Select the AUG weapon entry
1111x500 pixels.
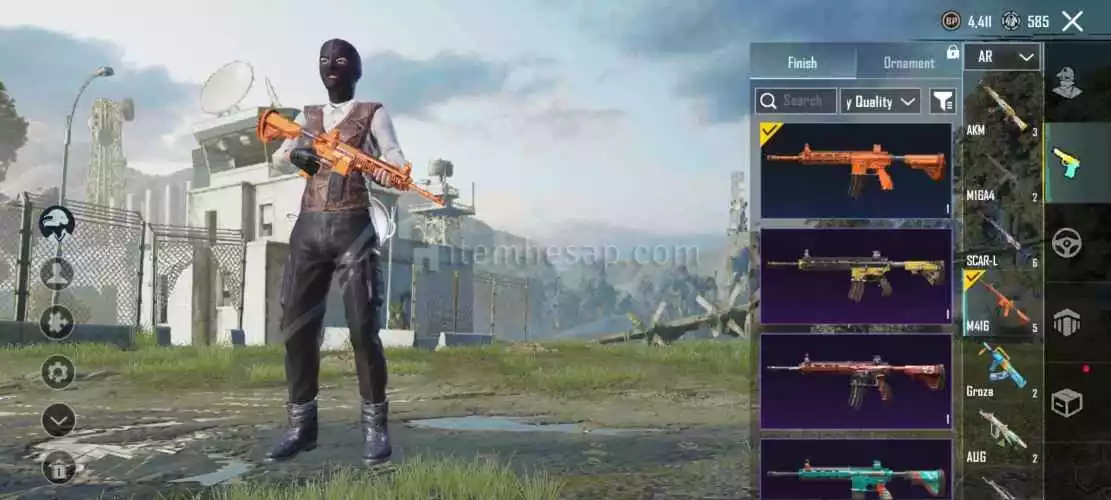1002,433
